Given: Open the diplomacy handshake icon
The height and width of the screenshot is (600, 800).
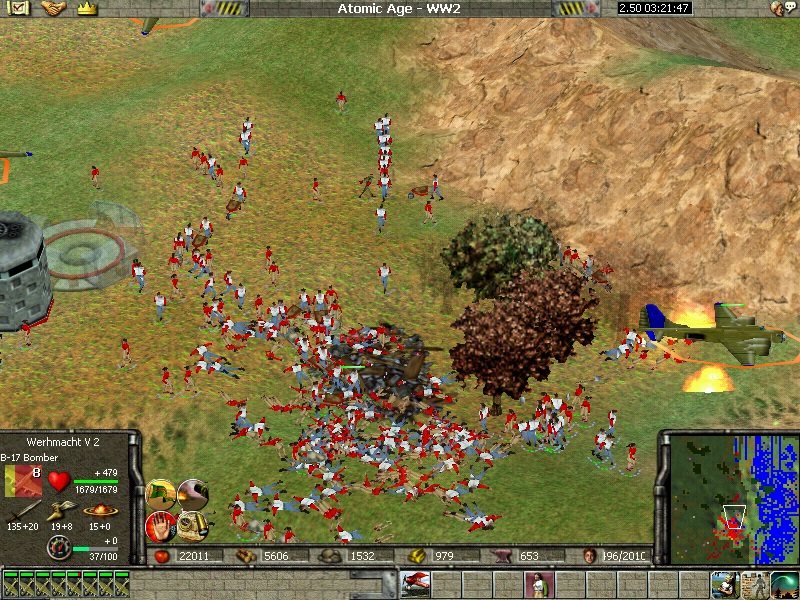Looking at the screenshot, I should point(53,8).
